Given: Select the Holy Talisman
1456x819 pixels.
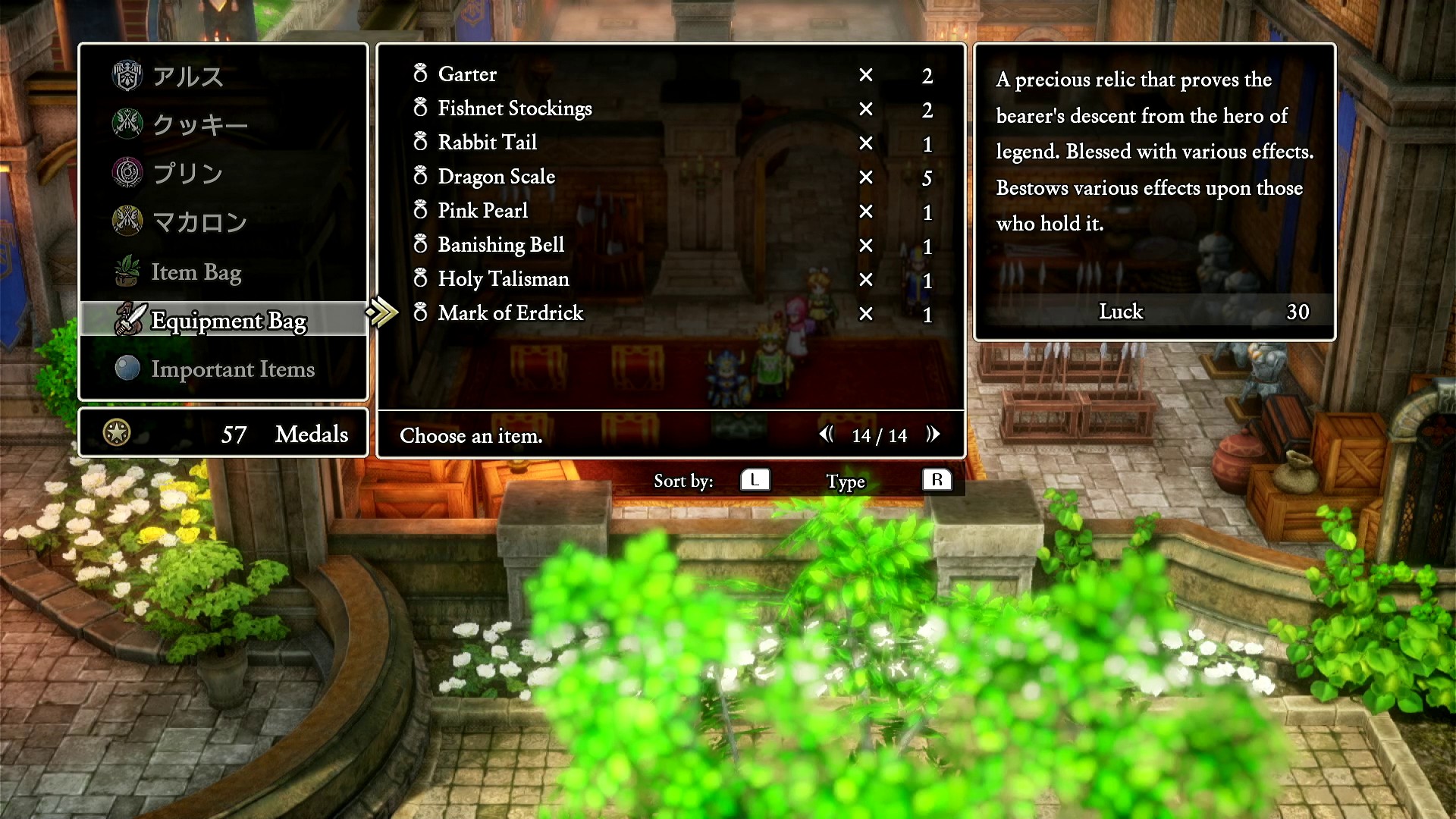Looking at the screenshot, I should pyautogui.click(x=503, y=279).
